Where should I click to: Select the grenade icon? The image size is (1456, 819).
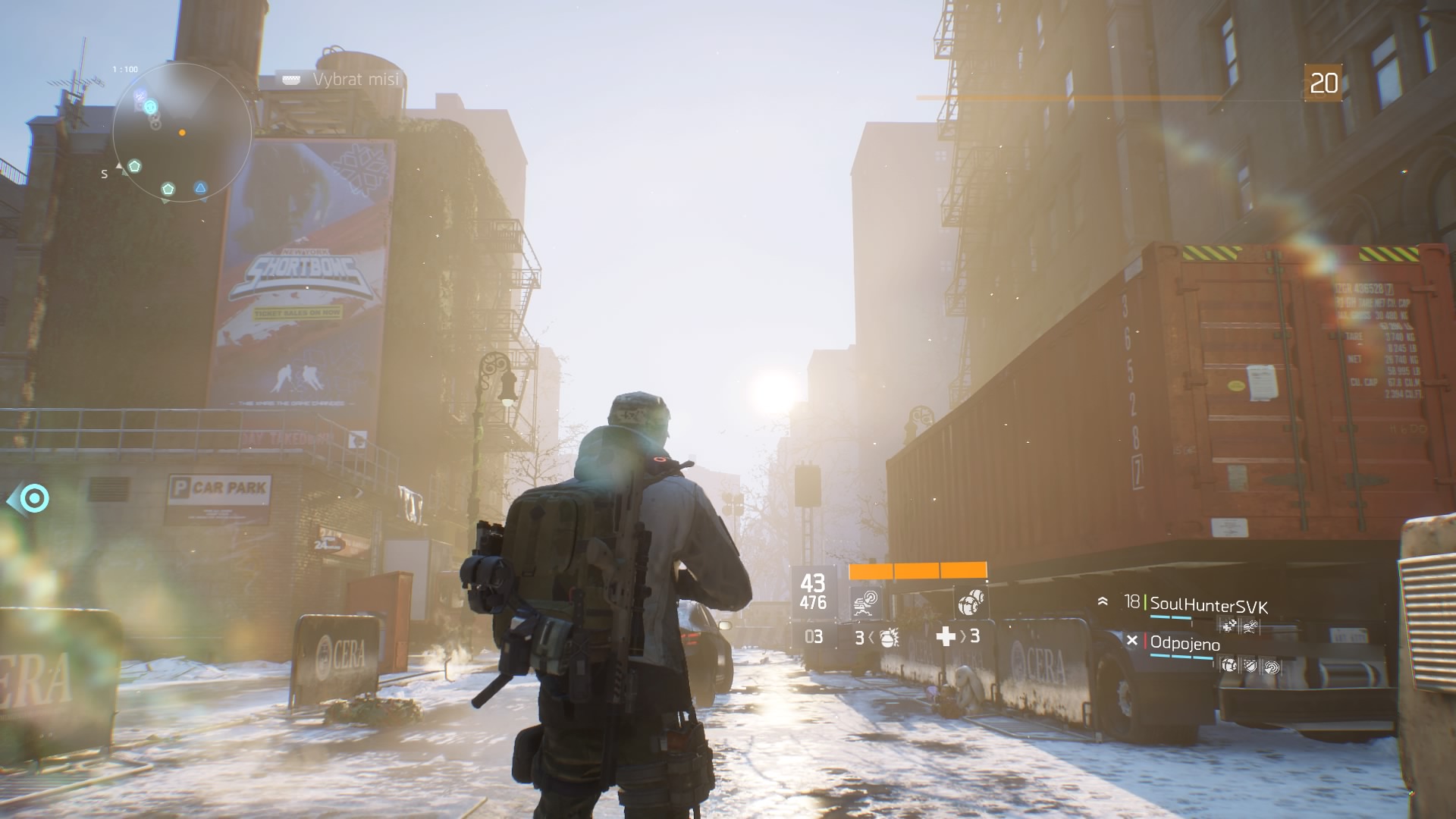[x=889, y=637]
